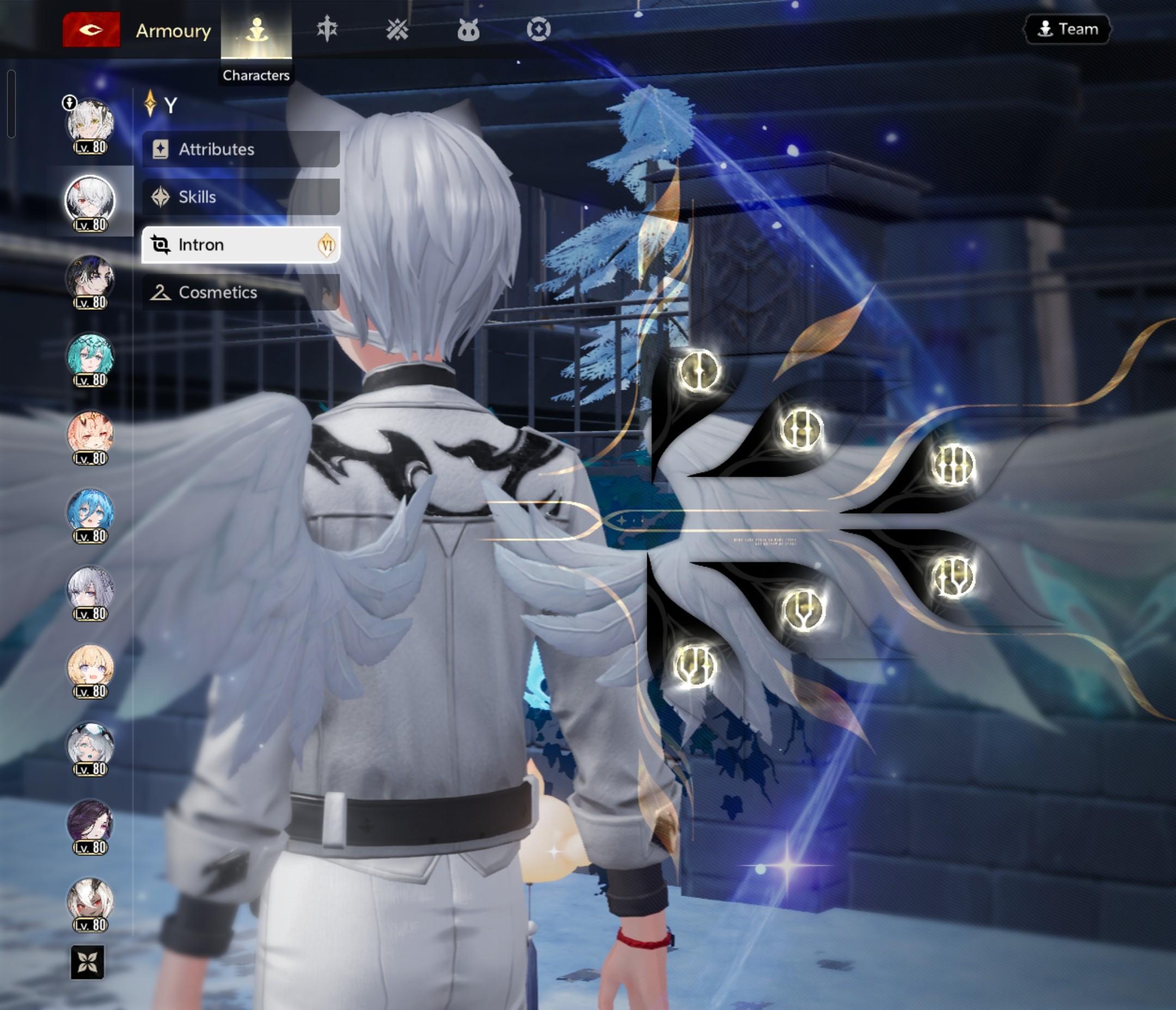Screen dimensions: 1176x1010
Task: Select Intron node I
Action: click(x=698, y=371)
